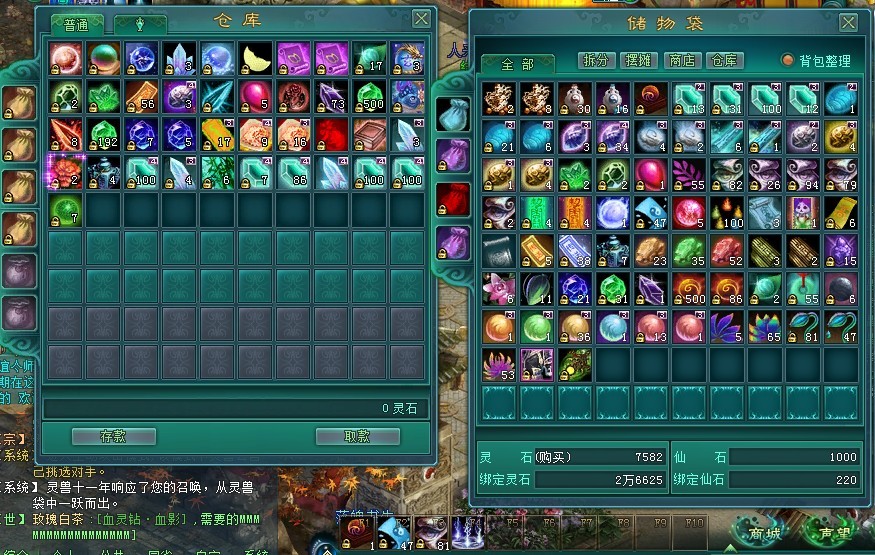The height and width of the screenshot is (555, 875).
Task: Close the 储物袋 bag window
Action: tap(848, 24)
